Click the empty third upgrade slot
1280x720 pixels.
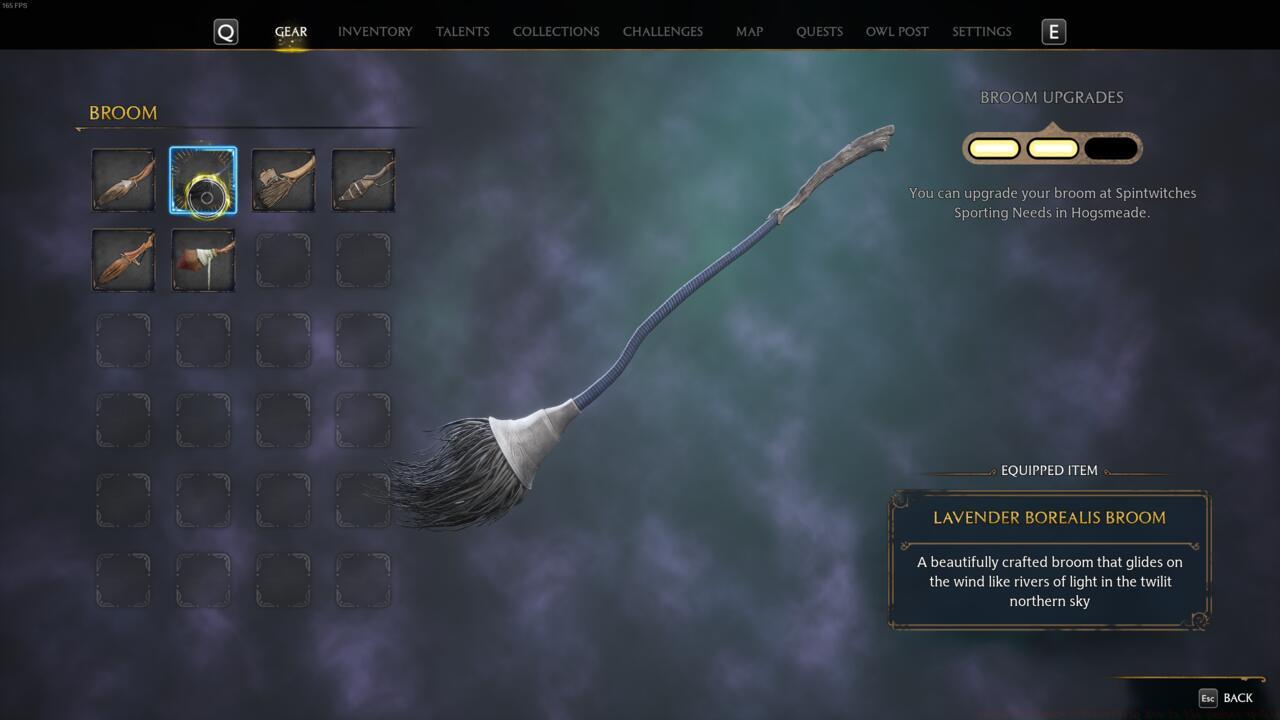point(1111,146)
